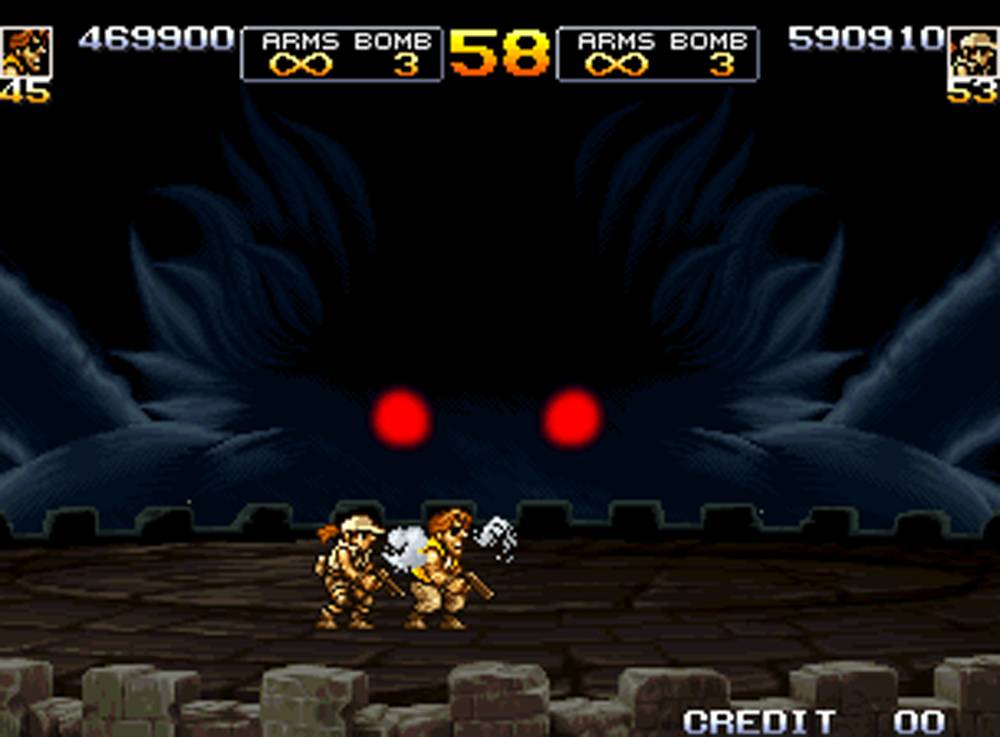Click player one's character portrait

[x=24, y=53]
